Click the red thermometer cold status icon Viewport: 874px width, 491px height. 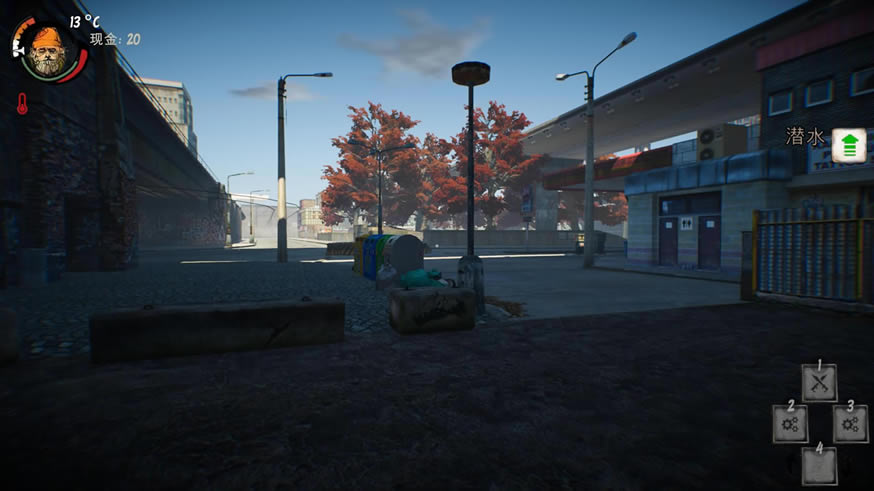pyautogui.click(x=22, y=103)
